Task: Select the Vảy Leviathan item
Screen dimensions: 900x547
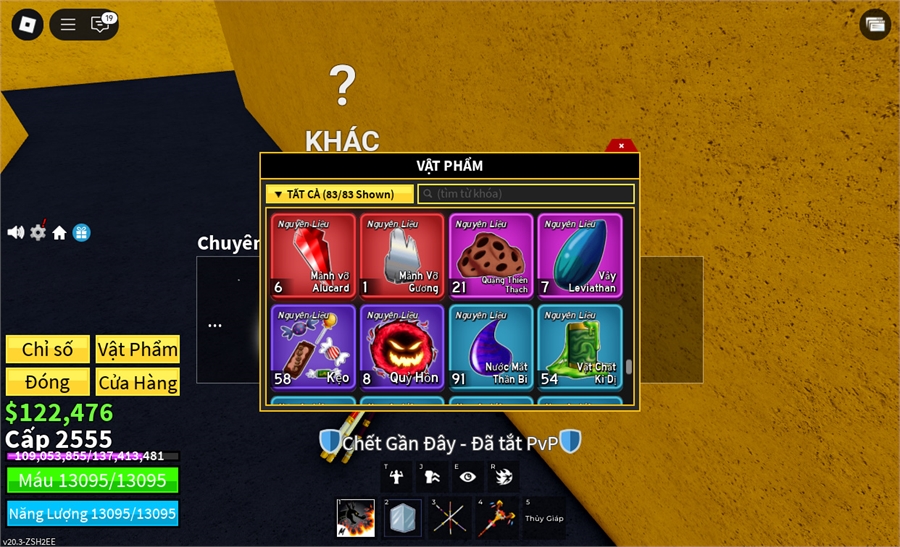Action: coord(580,256)
